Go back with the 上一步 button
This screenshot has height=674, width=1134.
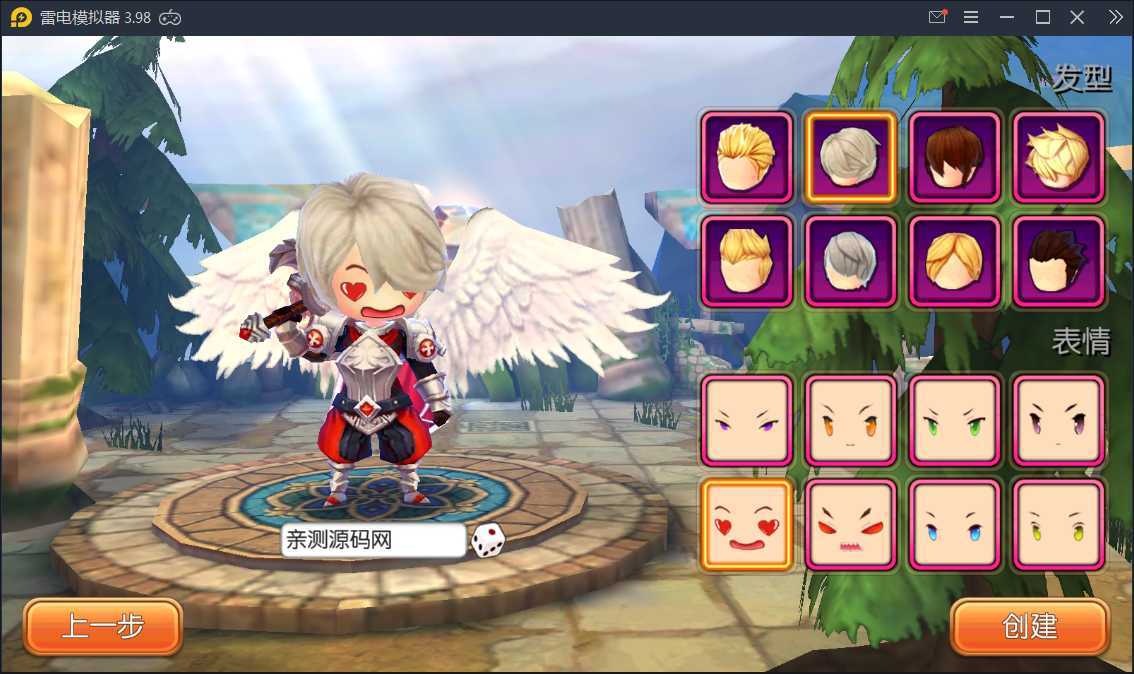point(103,627)
